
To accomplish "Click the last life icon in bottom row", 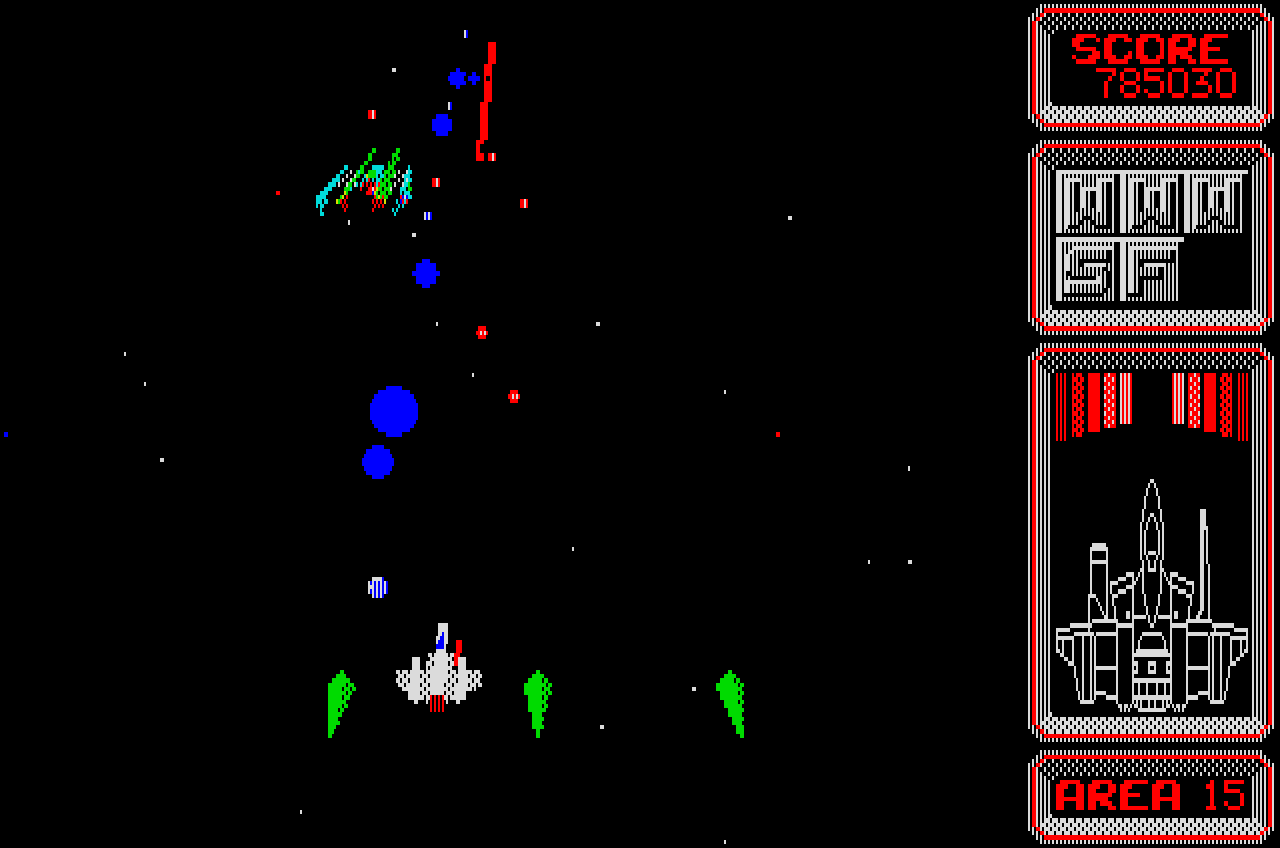I will coord(1153,267).
